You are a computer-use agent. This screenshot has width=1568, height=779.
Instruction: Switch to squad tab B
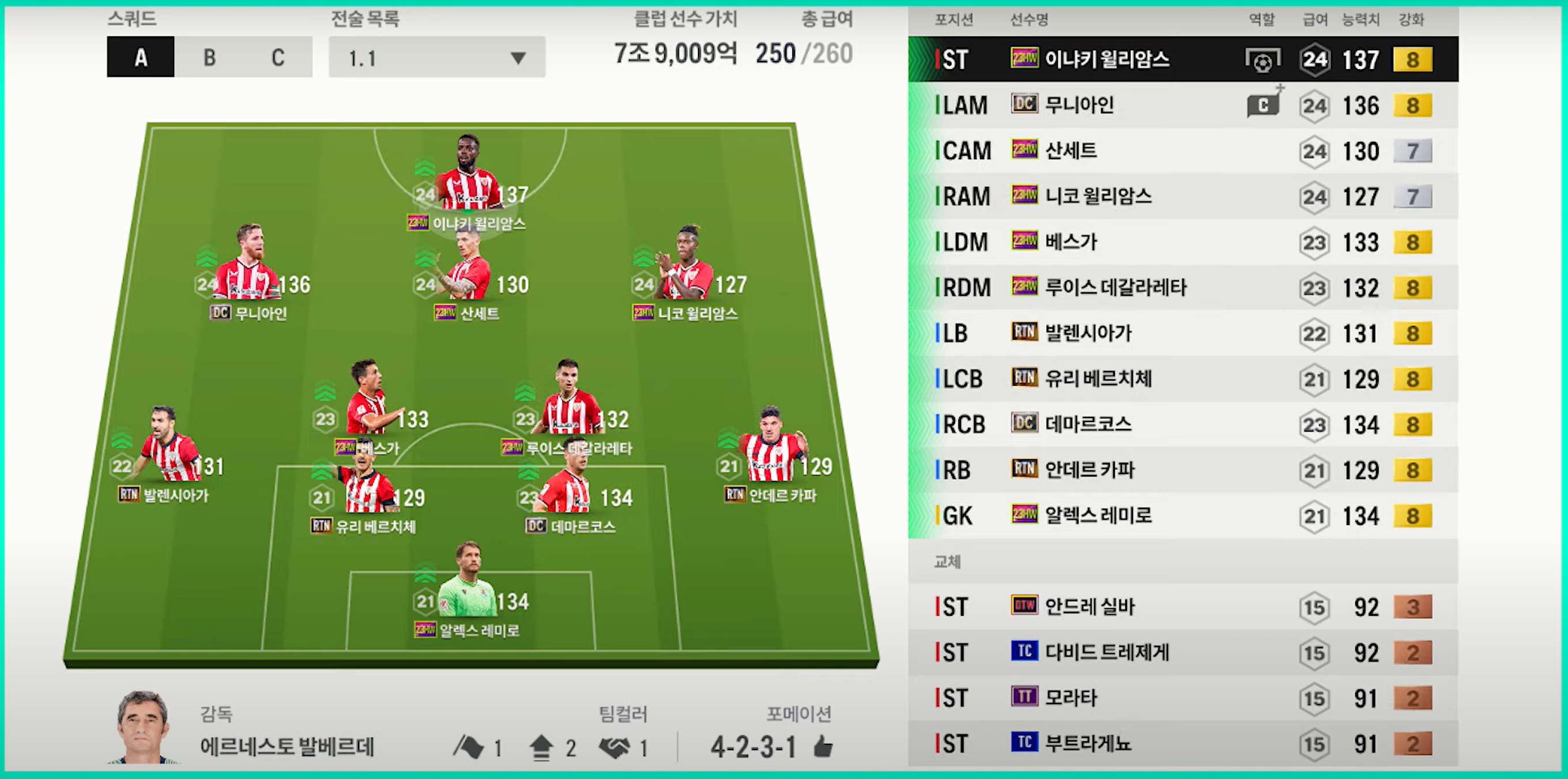point(209,57)
